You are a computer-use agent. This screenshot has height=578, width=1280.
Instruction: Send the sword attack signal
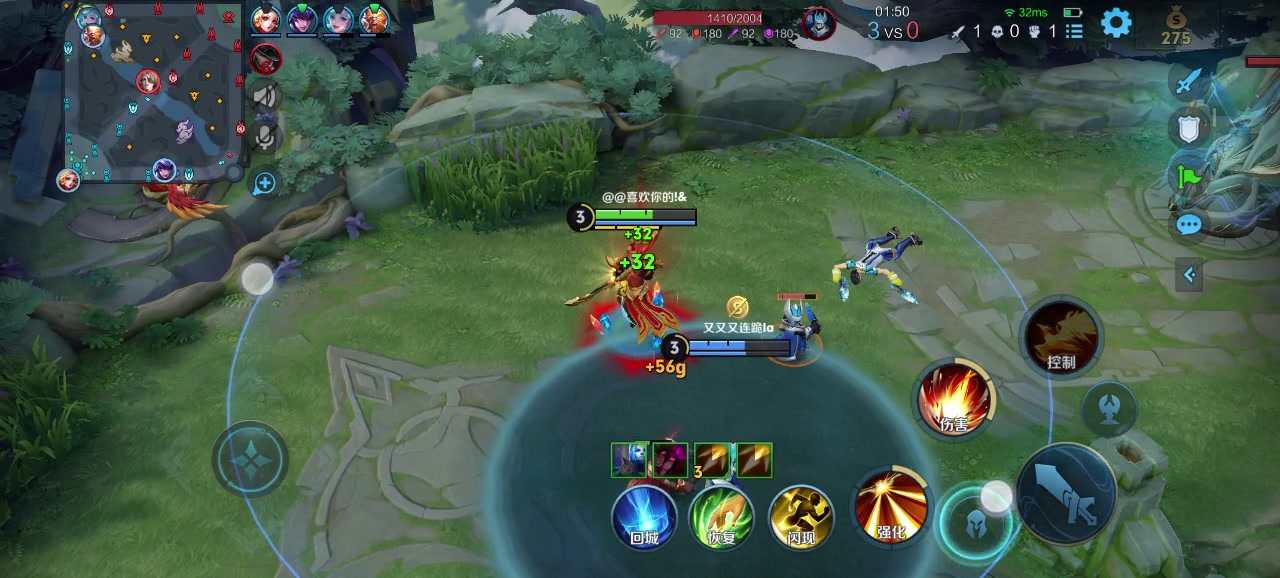tap(1188, 81)
